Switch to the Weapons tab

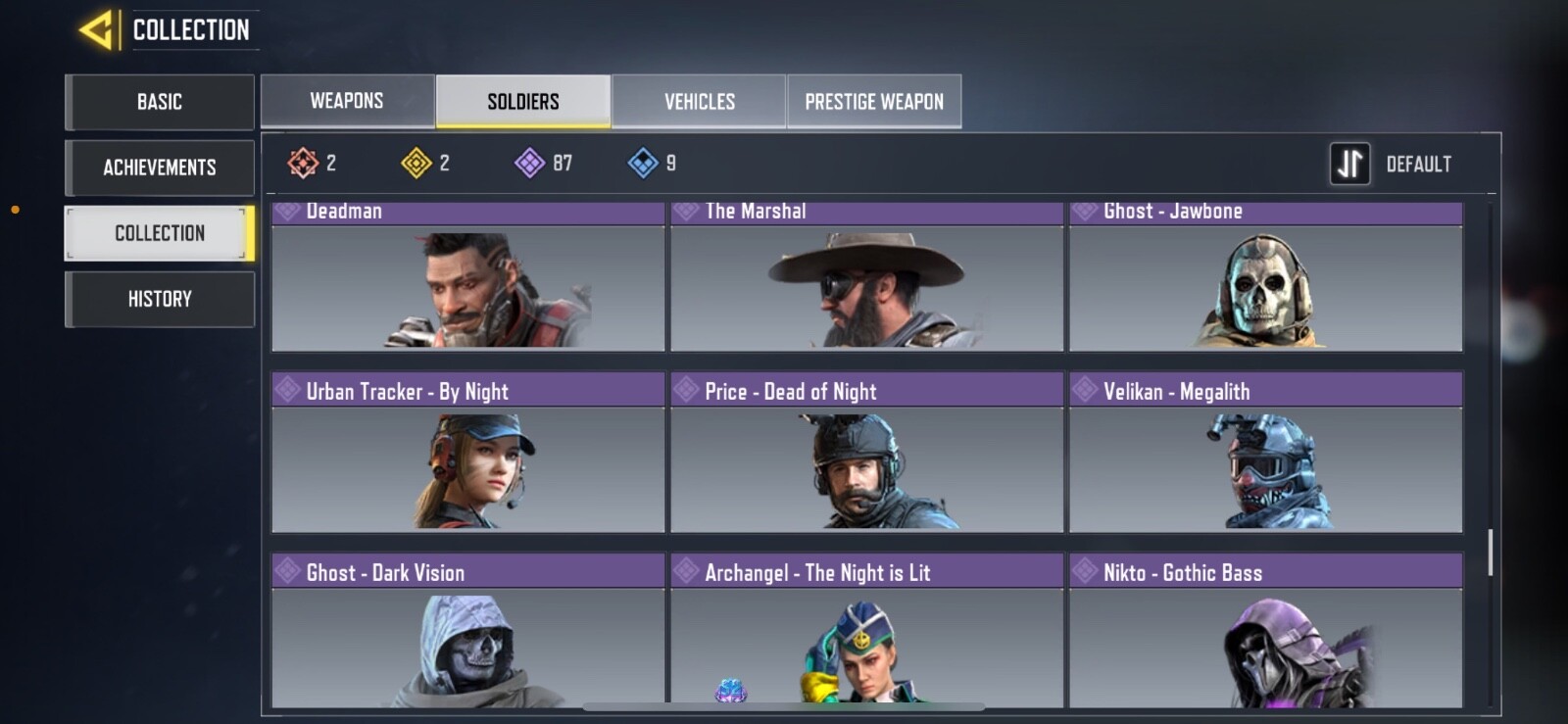coord(347,100)
